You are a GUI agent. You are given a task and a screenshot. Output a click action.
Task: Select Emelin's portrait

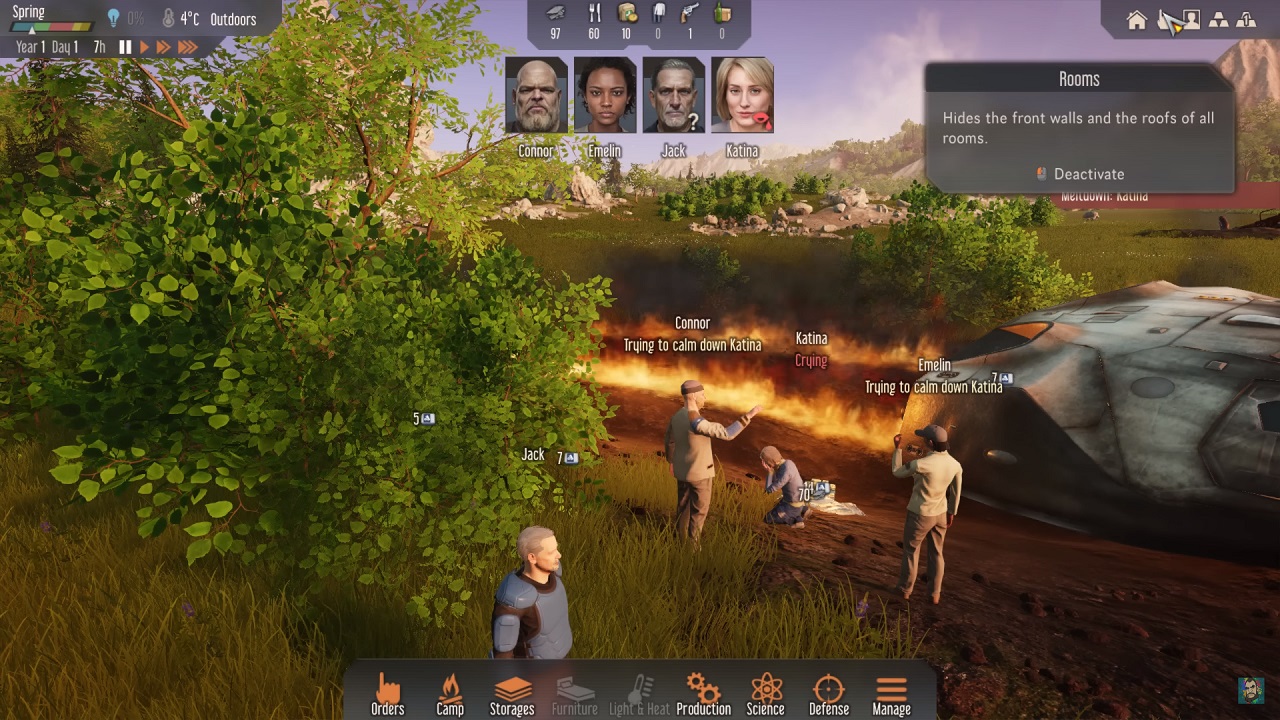point(605,96)
